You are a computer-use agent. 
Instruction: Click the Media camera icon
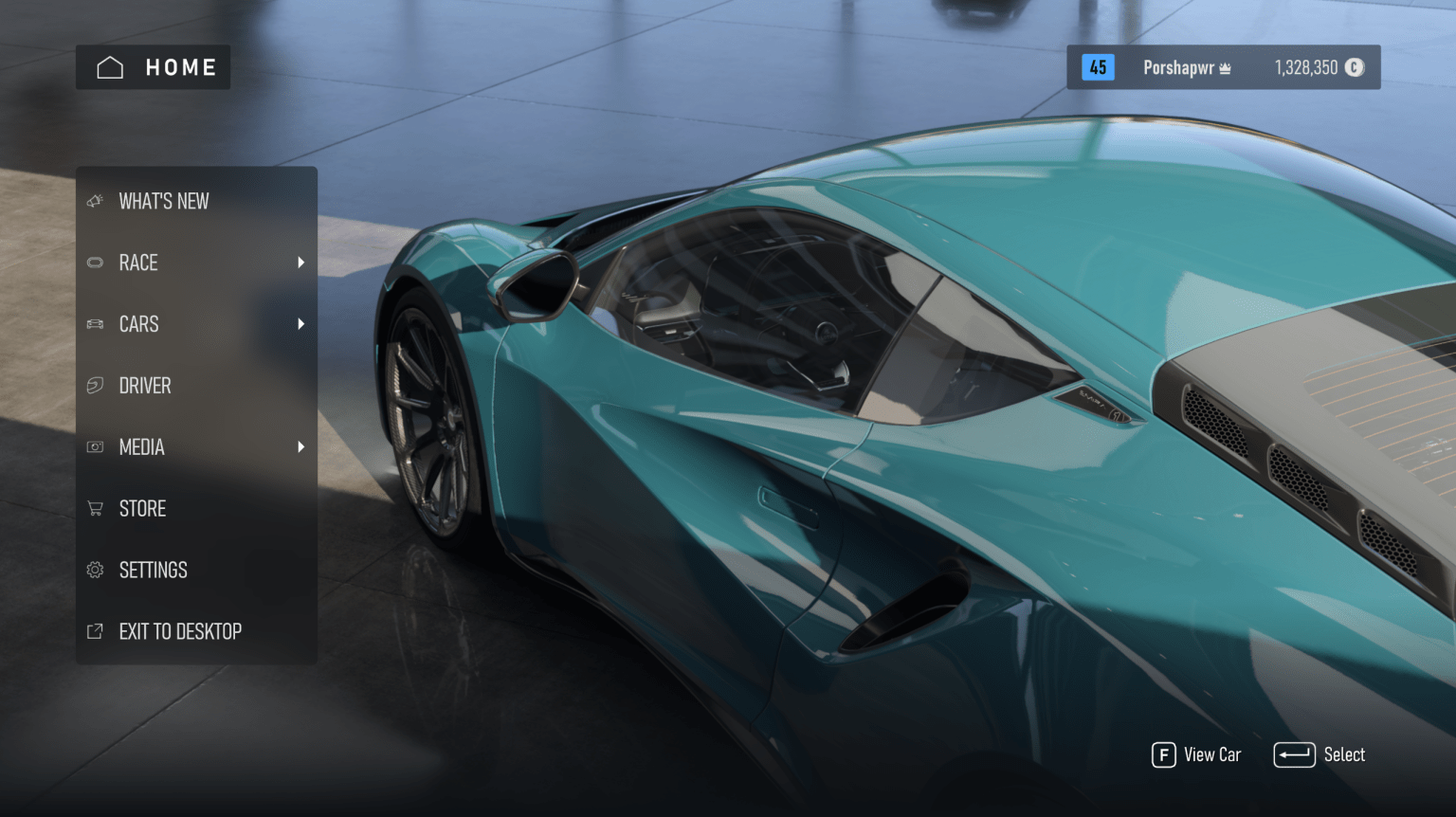pyautogui.click(x=95, y=446)
